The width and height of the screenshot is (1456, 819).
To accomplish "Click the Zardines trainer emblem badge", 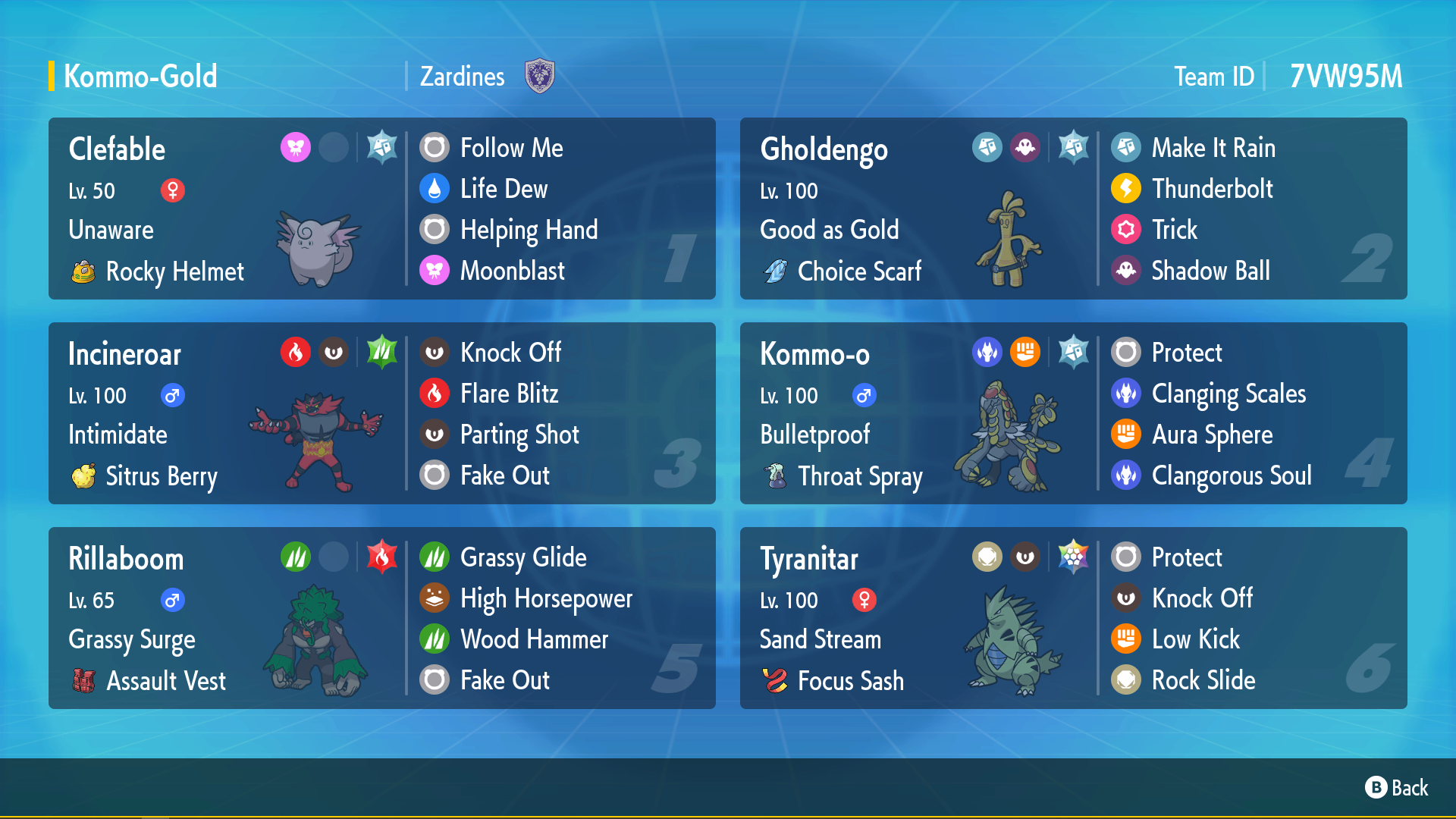I will point(540,77).
